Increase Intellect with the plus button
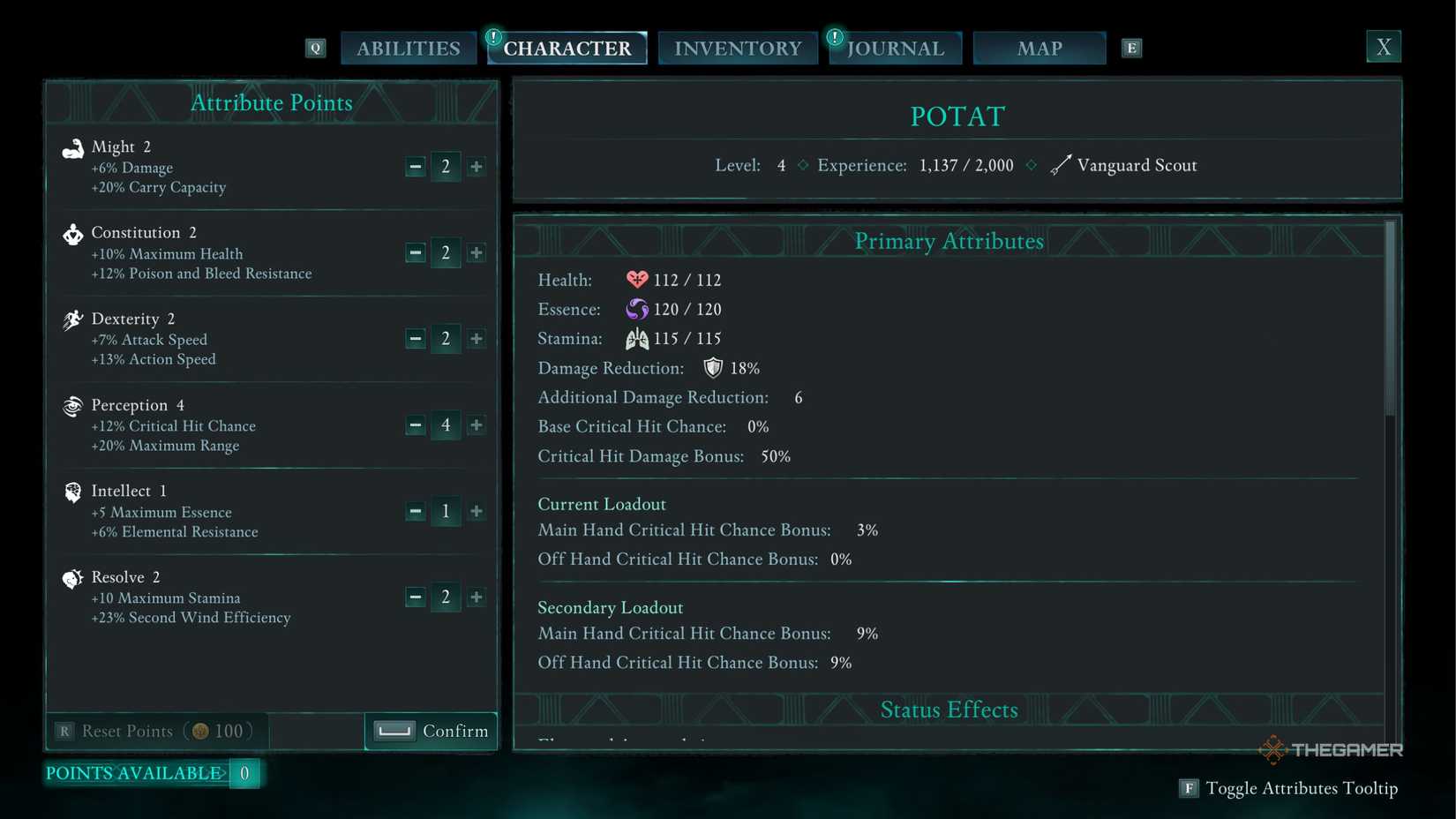This screenshot has width=1456, height=819. pos(476,511)
